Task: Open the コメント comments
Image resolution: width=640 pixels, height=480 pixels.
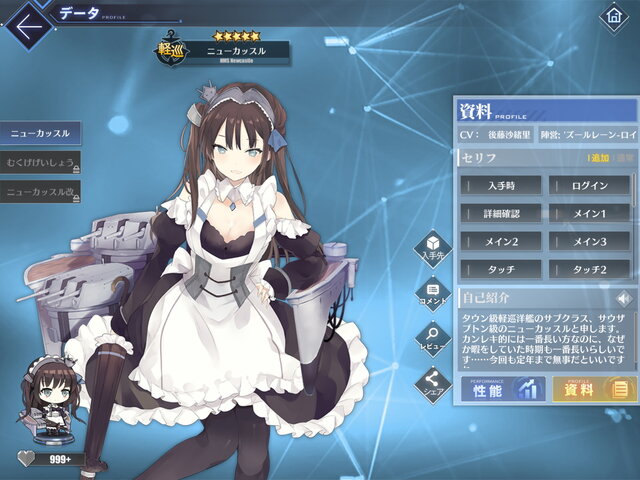Action: pos(432,294)
